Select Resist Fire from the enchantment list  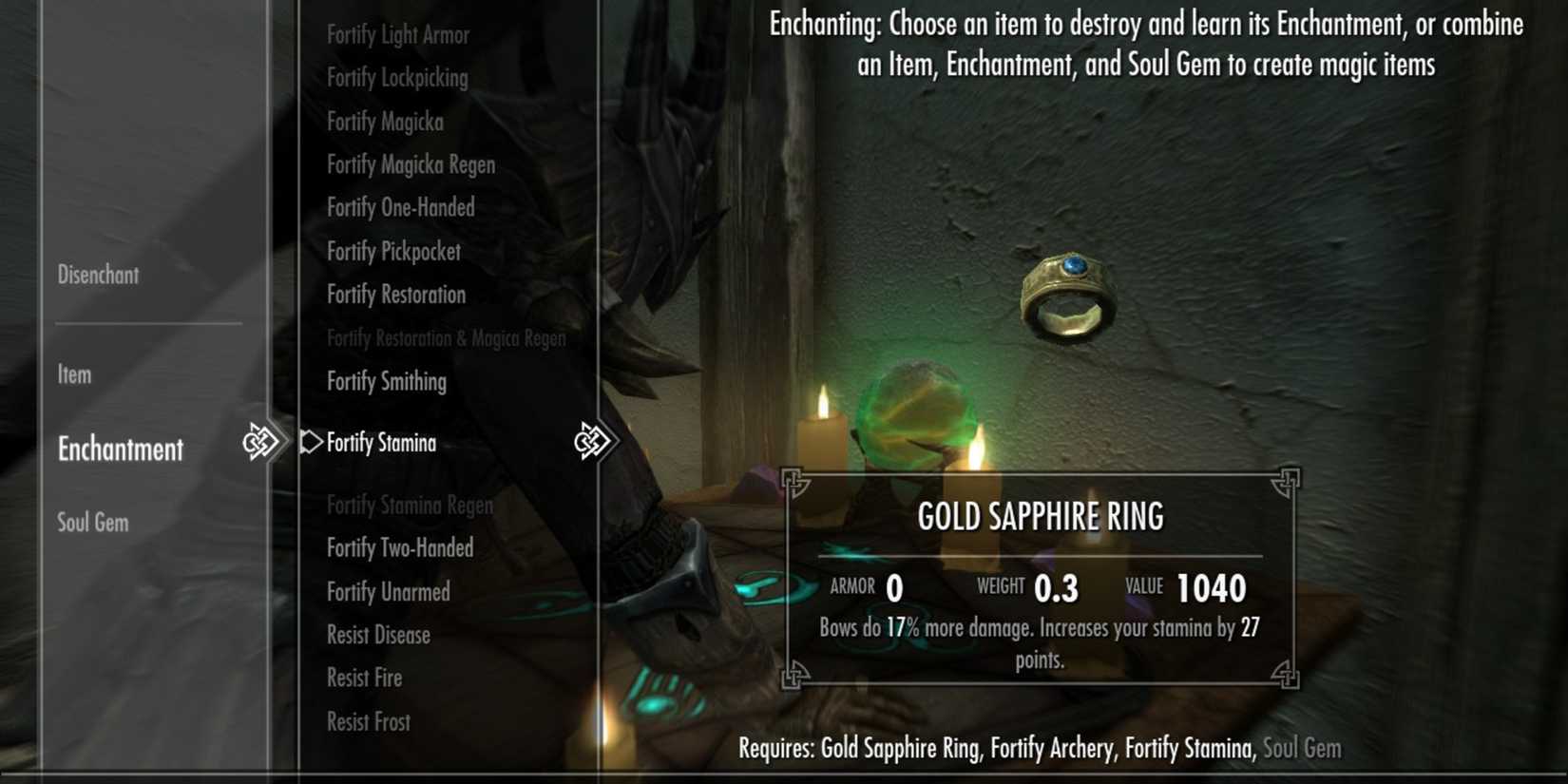coord(364,678)
